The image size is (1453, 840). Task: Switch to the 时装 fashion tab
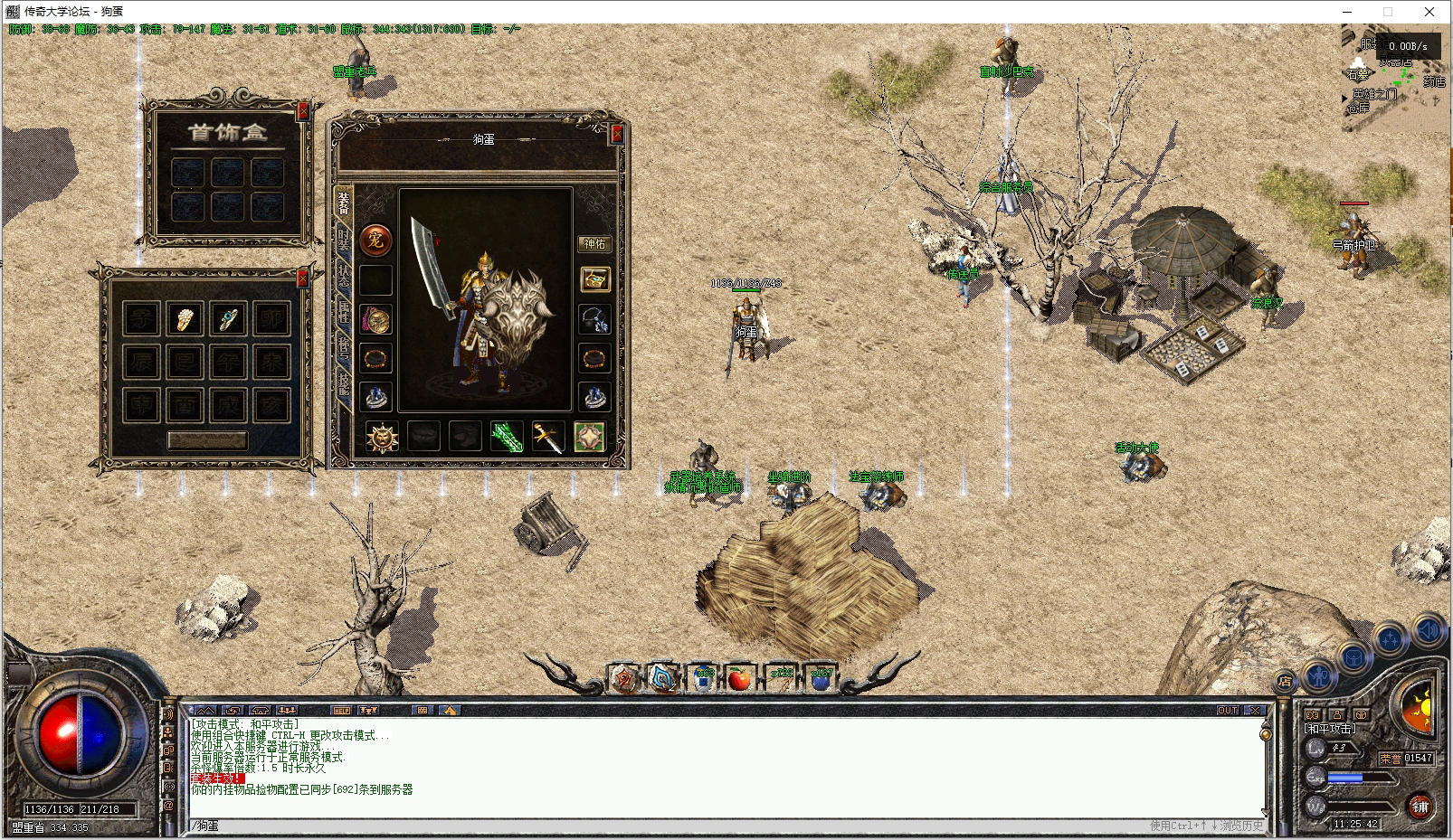(344, 237)
